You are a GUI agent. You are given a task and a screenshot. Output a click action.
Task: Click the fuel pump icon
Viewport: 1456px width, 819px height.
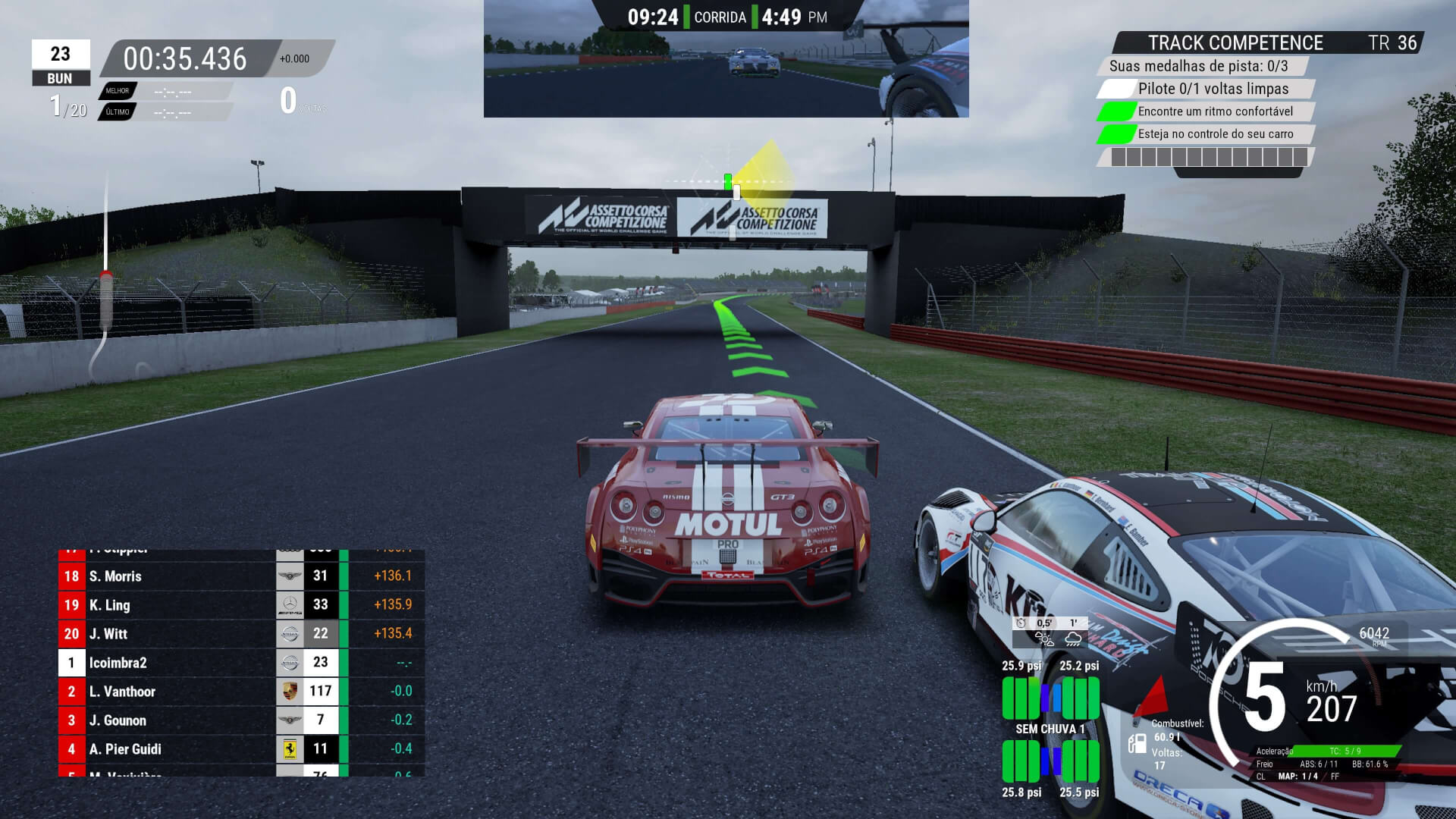(1137, 743)
